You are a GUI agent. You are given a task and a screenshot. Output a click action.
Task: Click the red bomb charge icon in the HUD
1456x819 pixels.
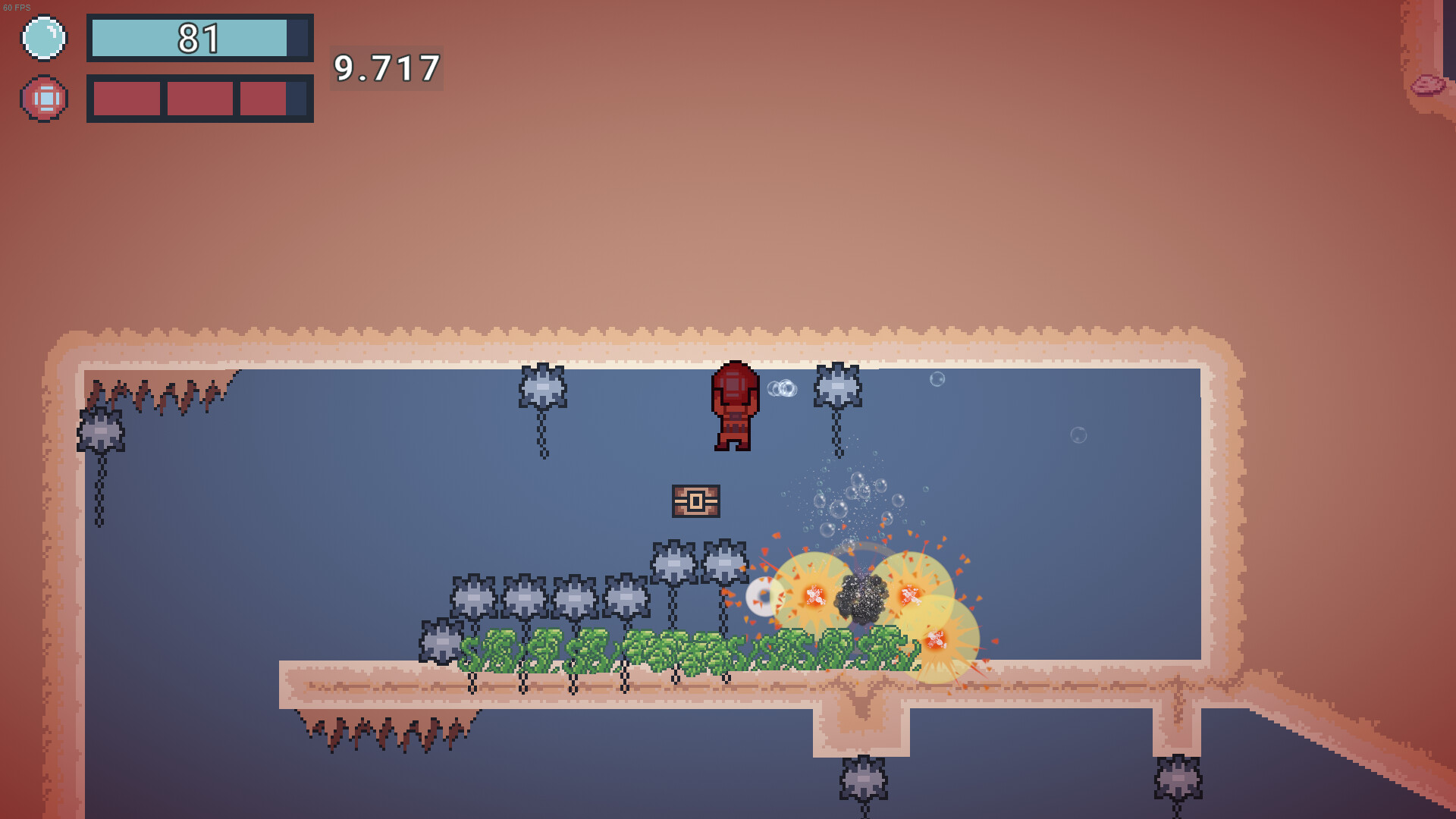[x=44, y=98]
